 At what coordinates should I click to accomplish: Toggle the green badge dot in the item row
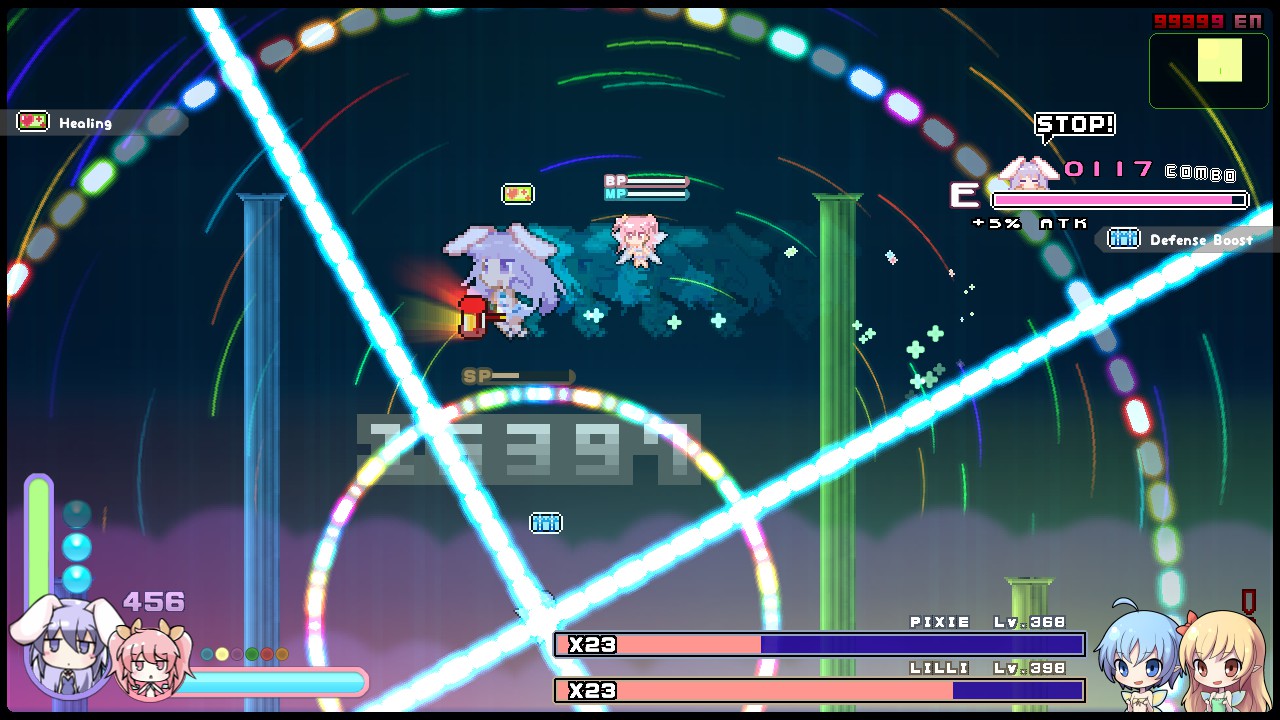click(x=252, y=654)
